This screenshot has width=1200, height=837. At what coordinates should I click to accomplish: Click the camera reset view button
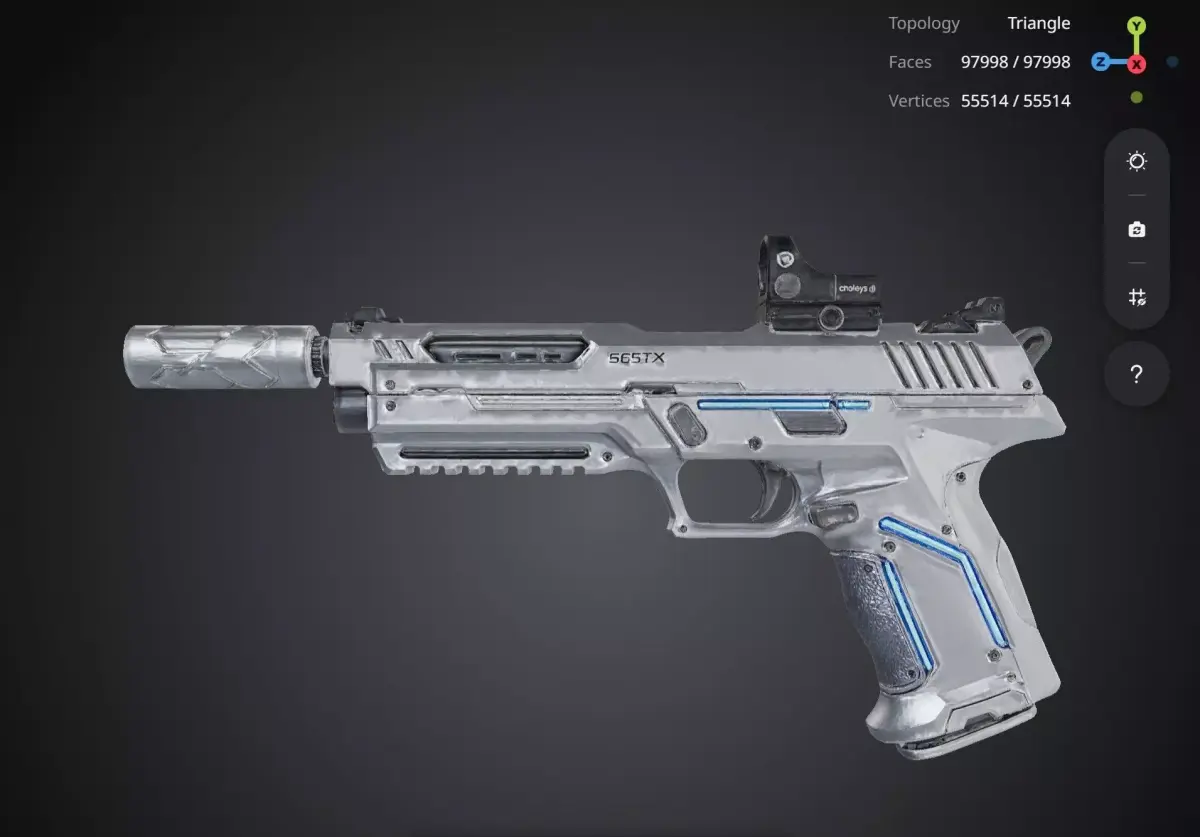pos(1136,230)
